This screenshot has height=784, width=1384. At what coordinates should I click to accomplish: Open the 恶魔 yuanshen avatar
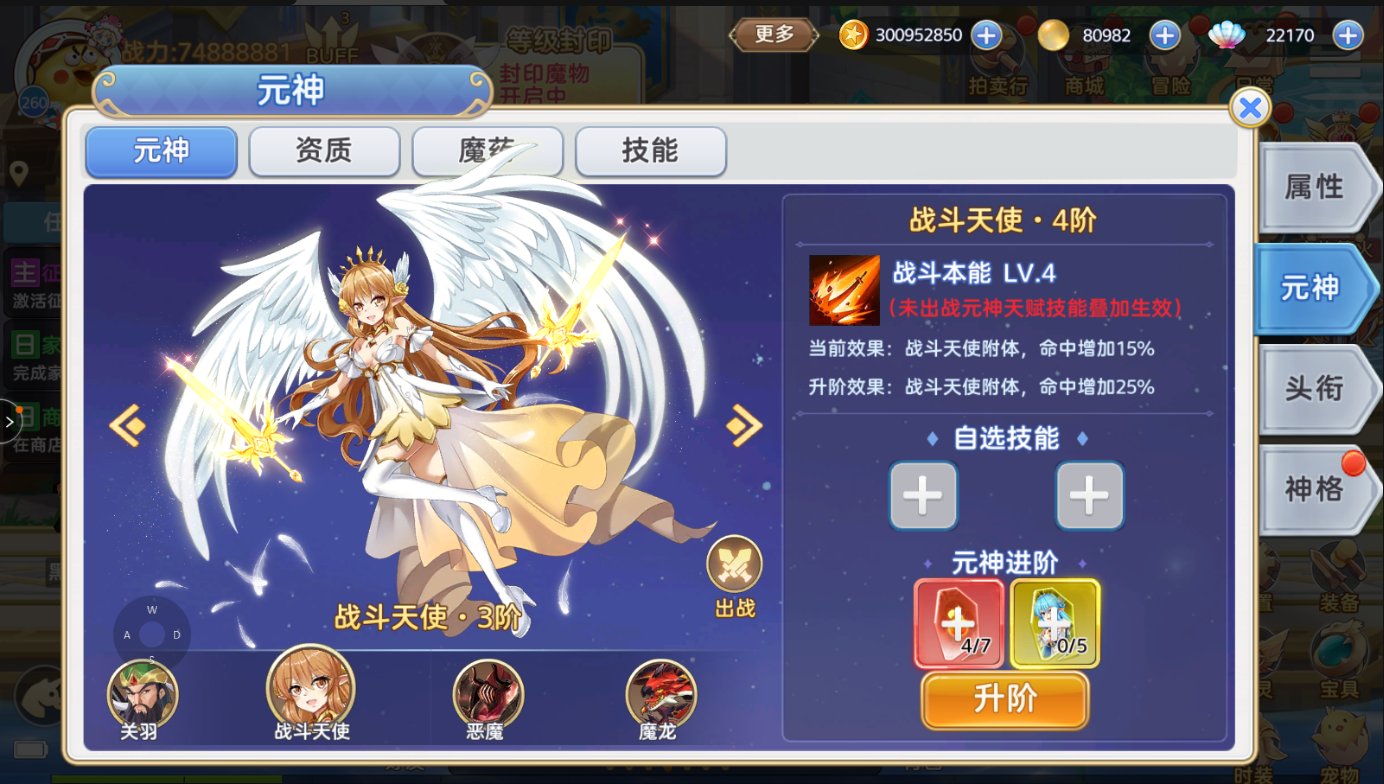(x=487, y=691)
